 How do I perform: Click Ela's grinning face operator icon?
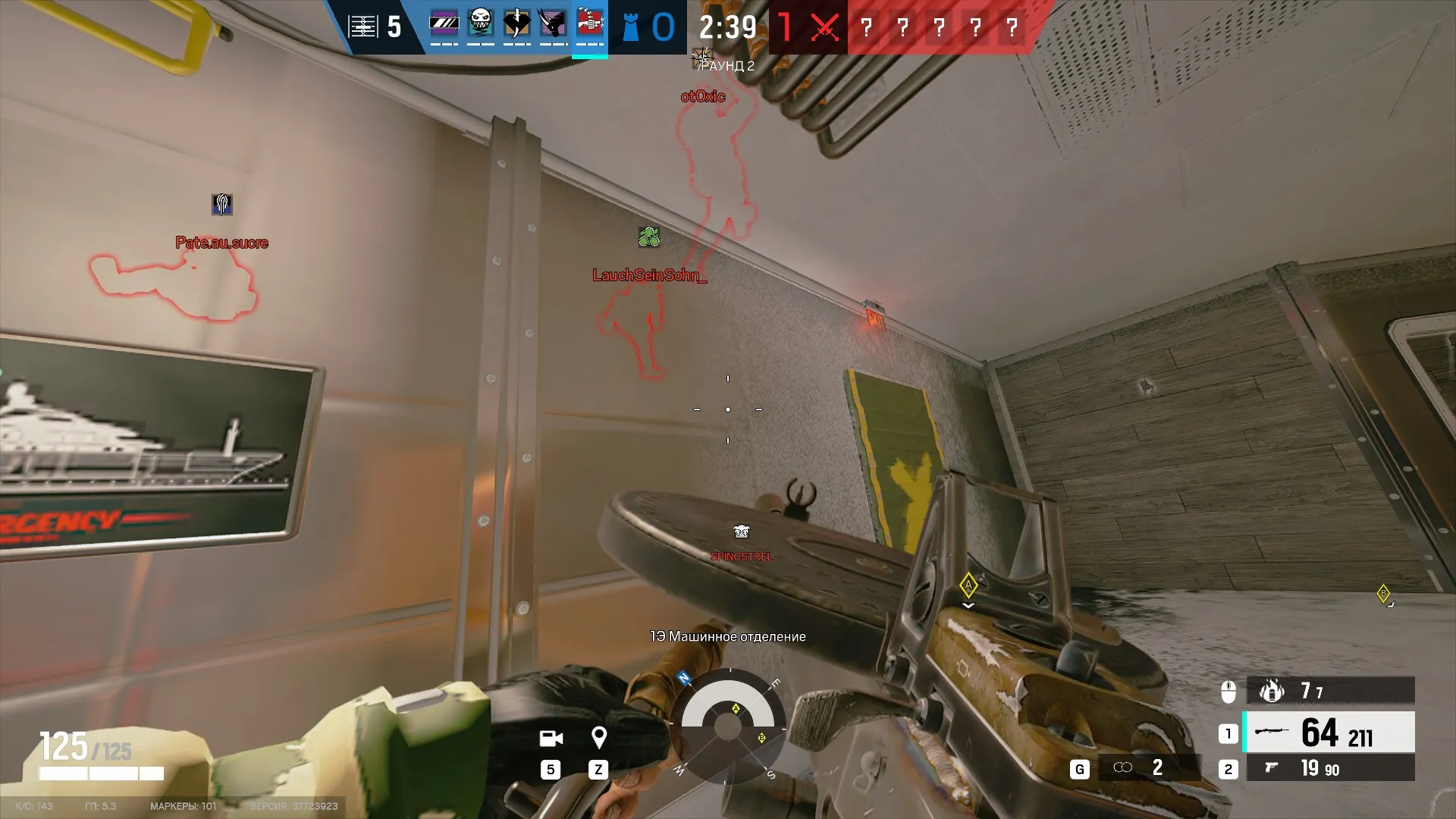click(481, 24)
